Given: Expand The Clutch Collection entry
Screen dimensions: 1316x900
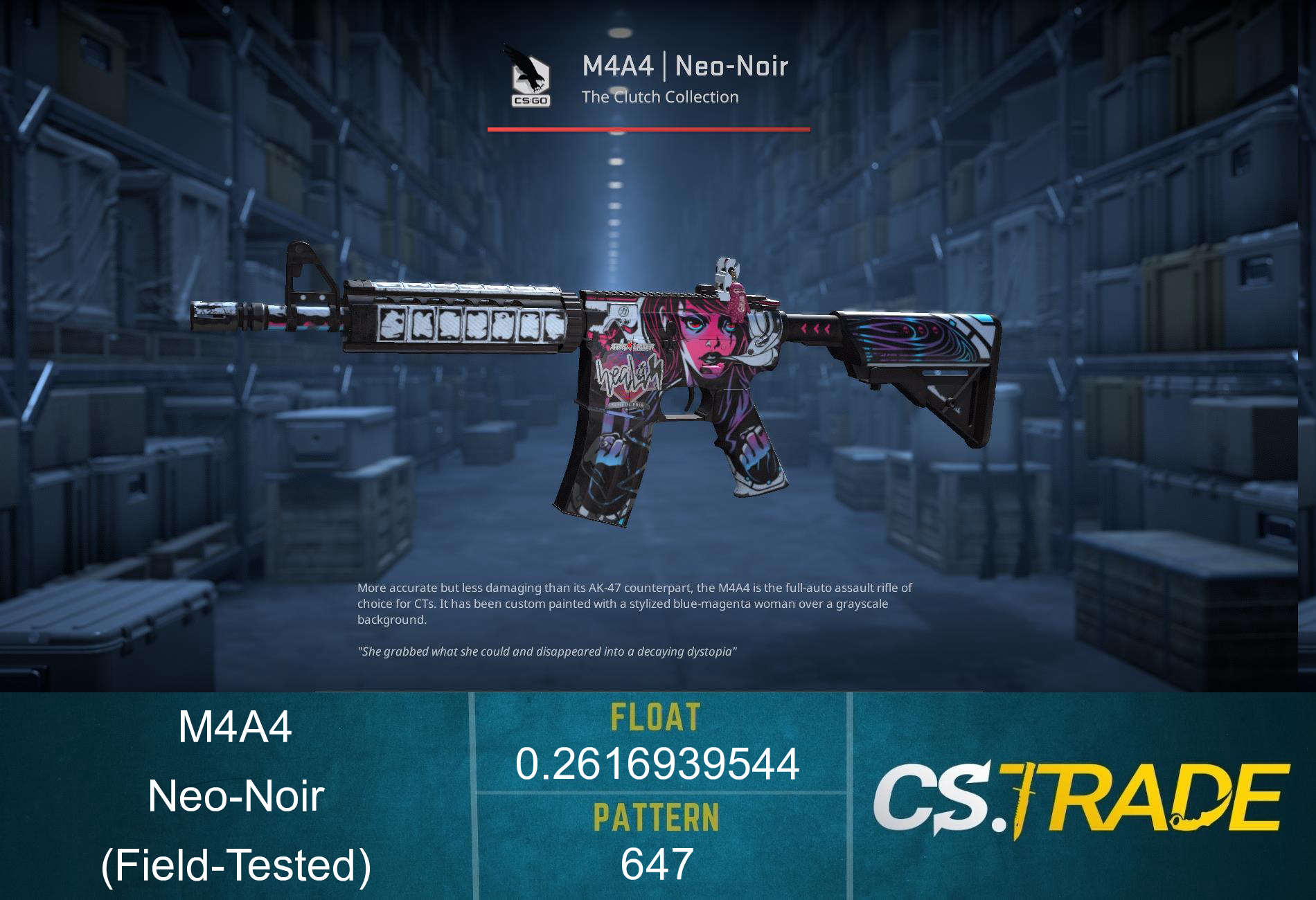Looking at the screenshot, I should (x=659, y=98).
